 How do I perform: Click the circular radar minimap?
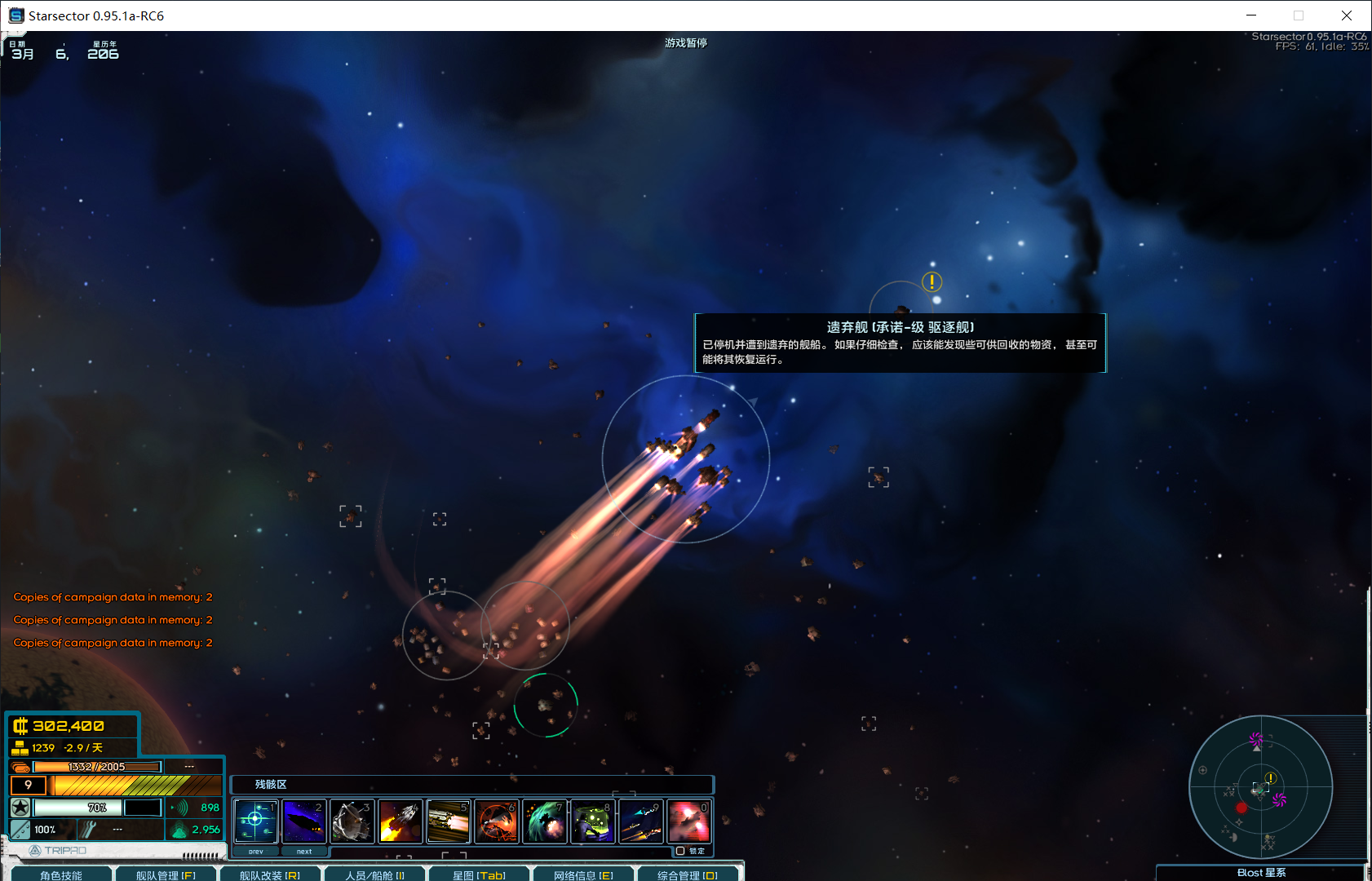tap(1260, 787)
